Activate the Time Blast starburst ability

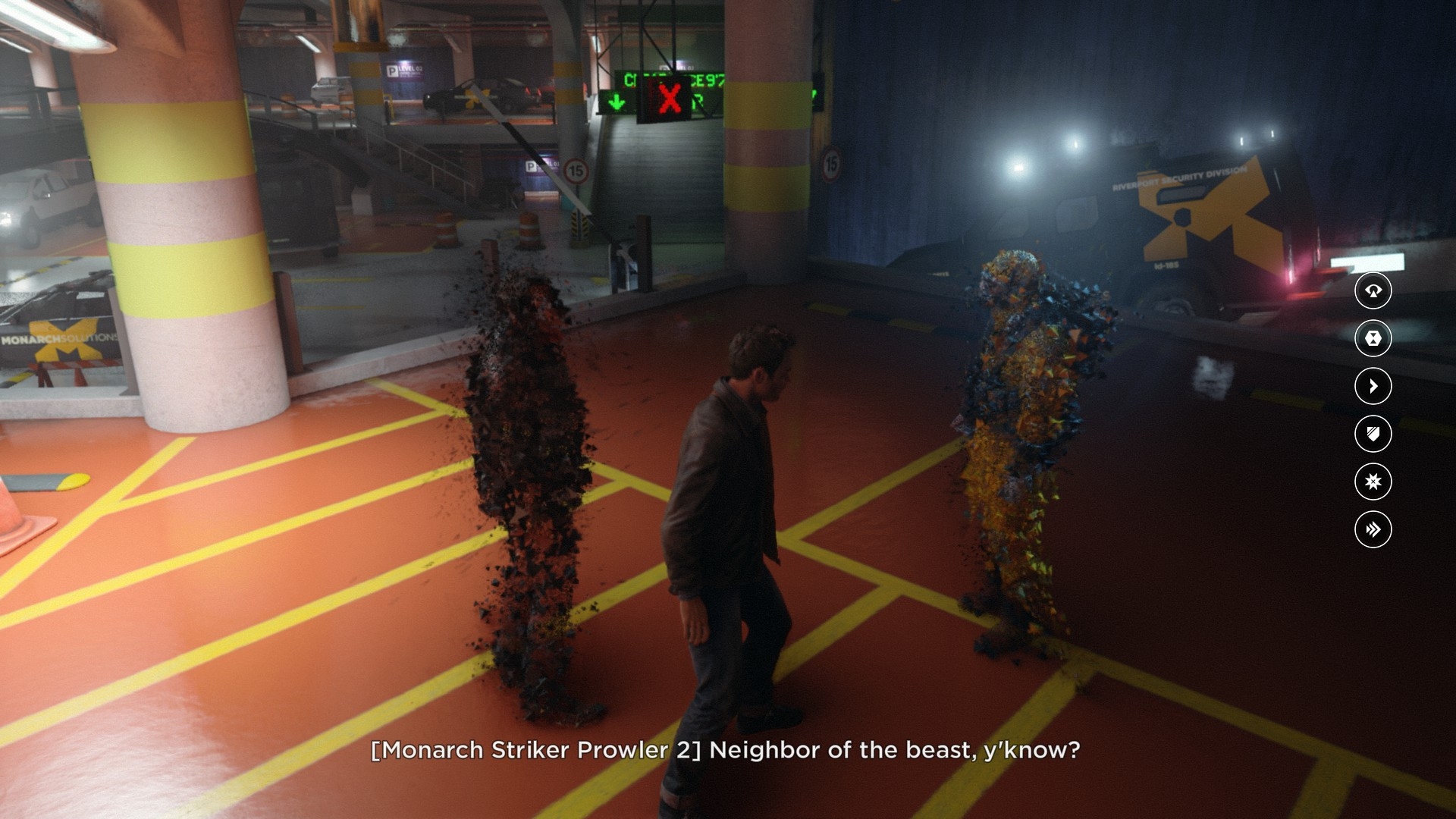(x=1373, y=482)
